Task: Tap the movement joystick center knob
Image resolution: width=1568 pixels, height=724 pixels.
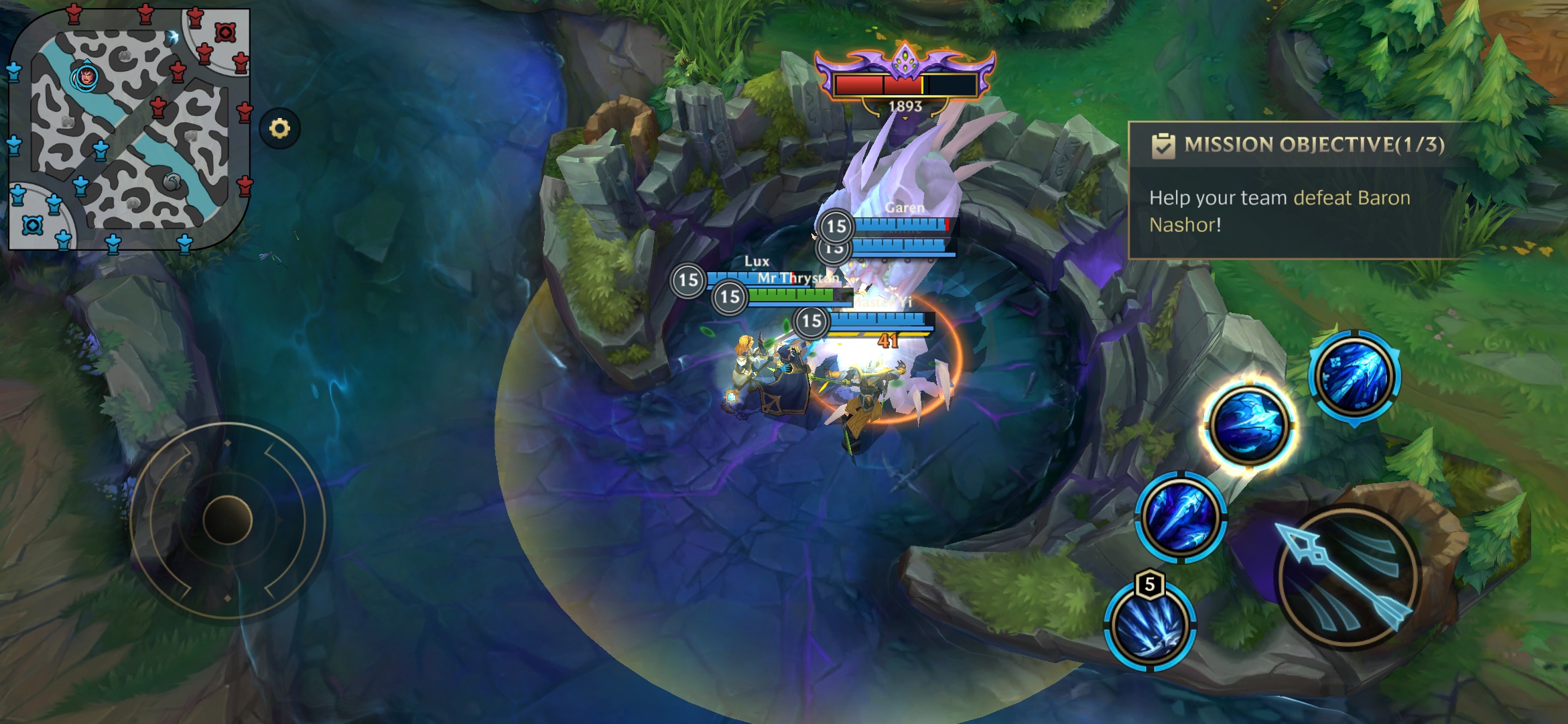Action: tap(227, 520)
